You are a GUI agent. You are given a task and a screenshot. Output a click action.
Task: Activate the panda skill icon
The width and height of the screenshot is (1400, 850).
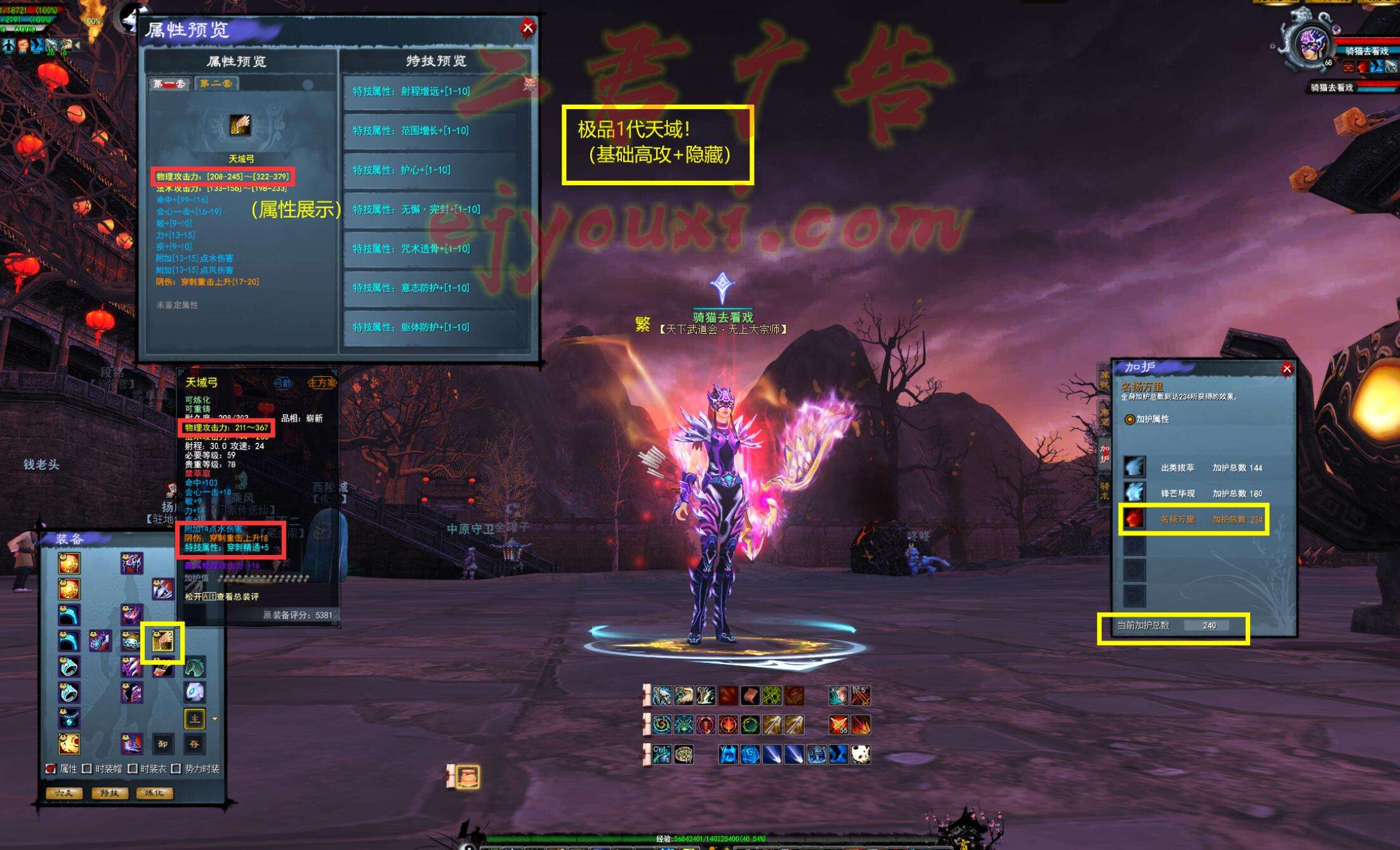click(860, 754)
